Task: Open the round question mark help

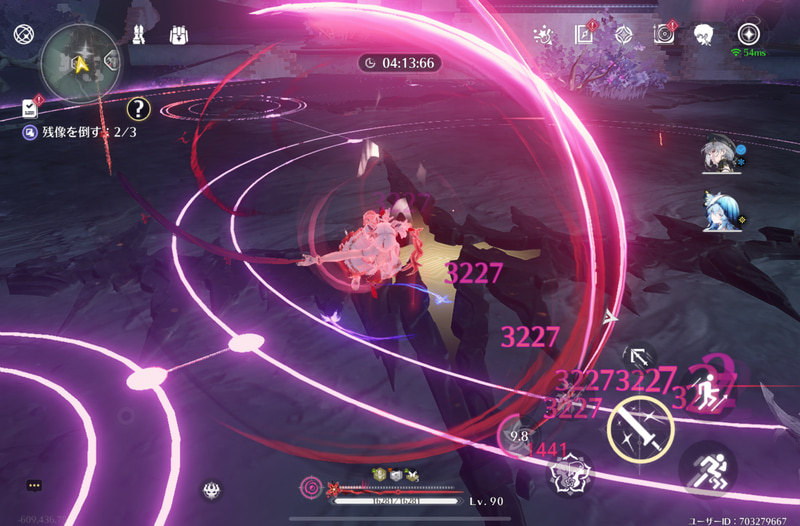Action: (x=139, y=108)
